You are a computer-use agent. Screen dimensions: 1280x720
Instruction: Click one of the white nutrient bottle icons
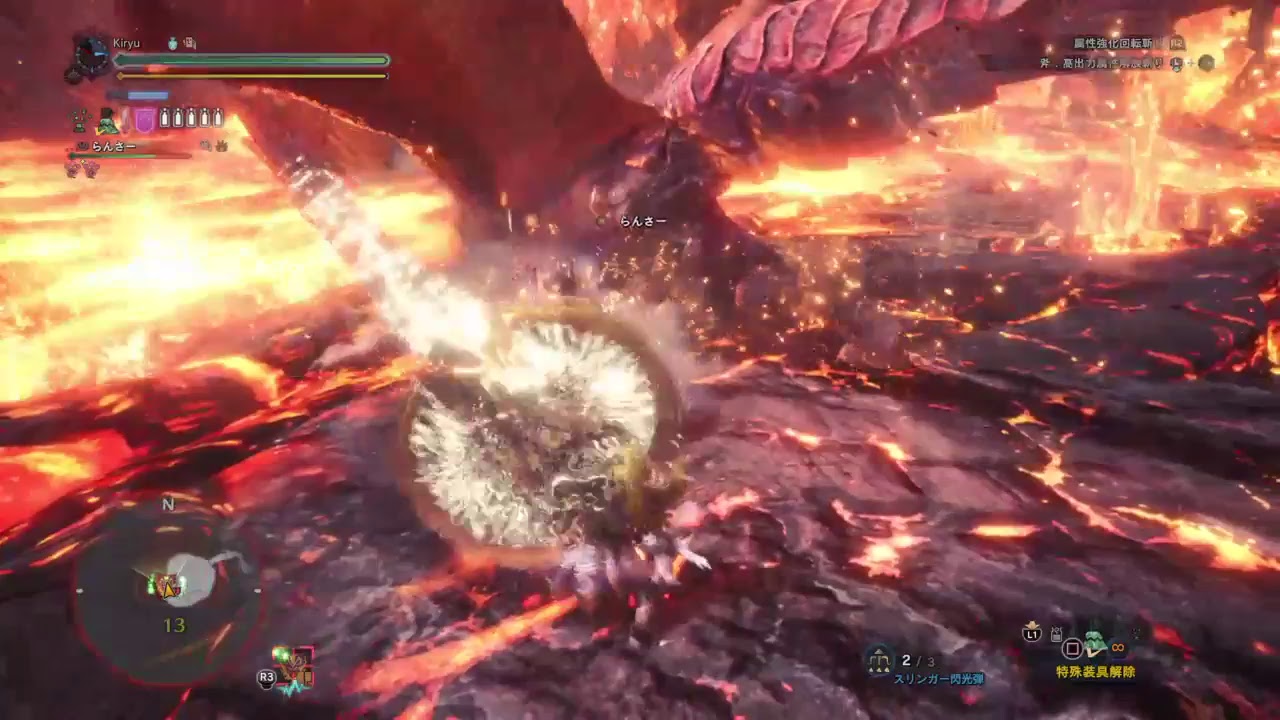[x=163, y=117]
